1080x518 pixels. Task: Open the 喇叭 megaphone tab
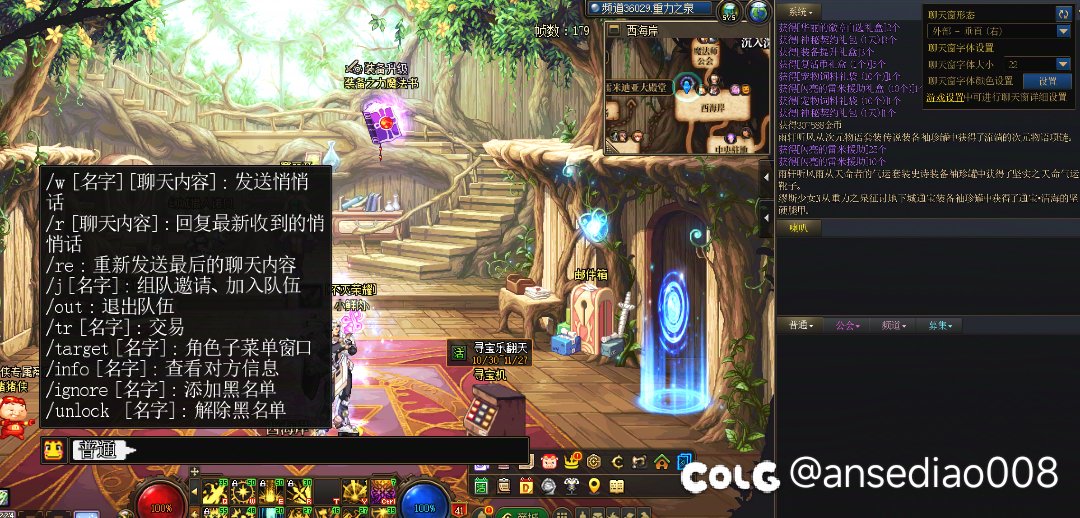click(x=798, y=227)
